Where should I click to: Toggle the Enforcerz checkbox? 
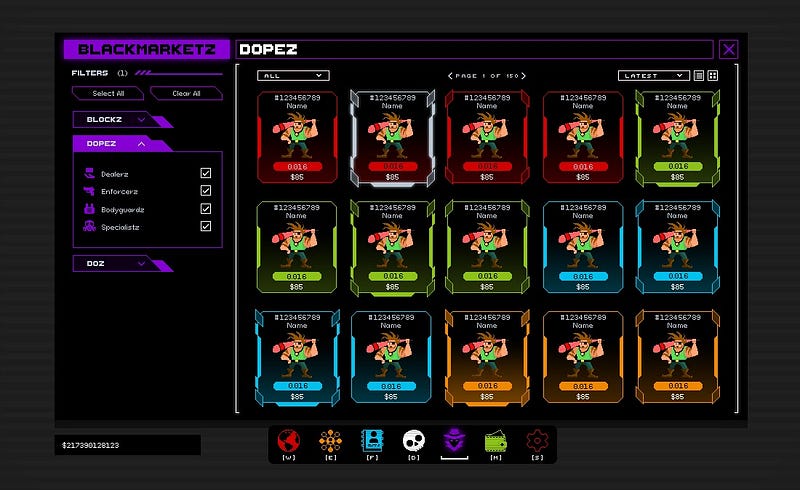(206, 191)
